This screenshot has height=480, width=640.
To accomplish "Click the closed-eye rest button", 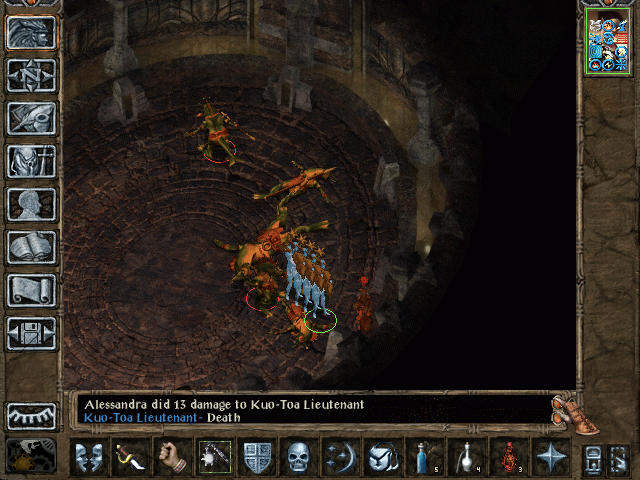I will (32, 416).
